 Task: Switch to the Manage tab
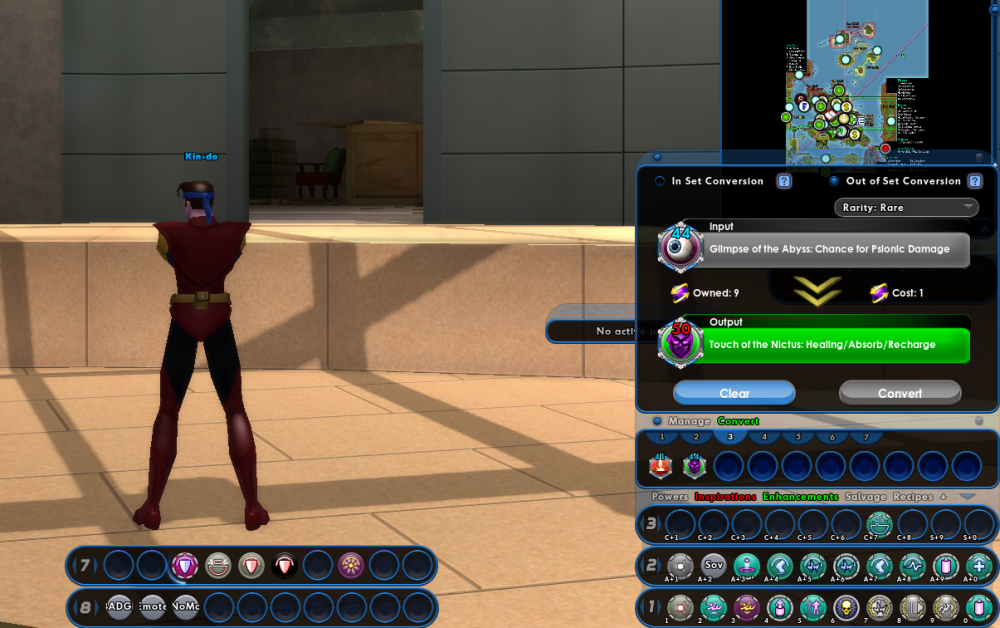(x=689, y=421)
